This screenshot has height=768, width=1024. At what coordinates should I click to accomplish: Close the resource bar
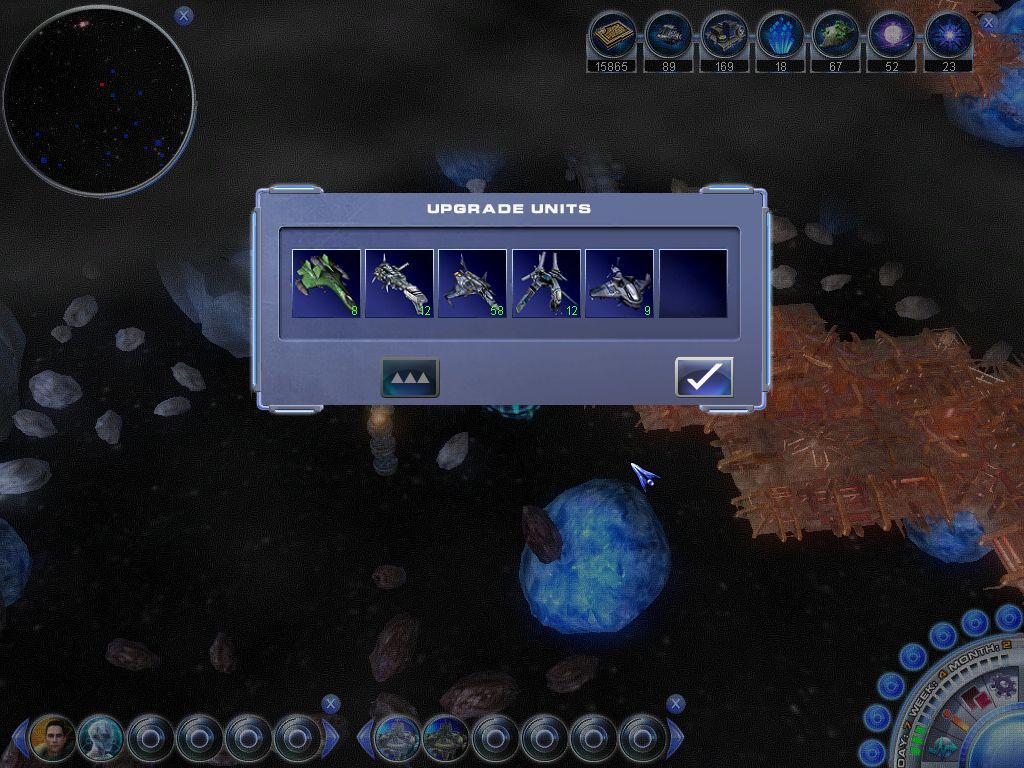coord(988,22)
